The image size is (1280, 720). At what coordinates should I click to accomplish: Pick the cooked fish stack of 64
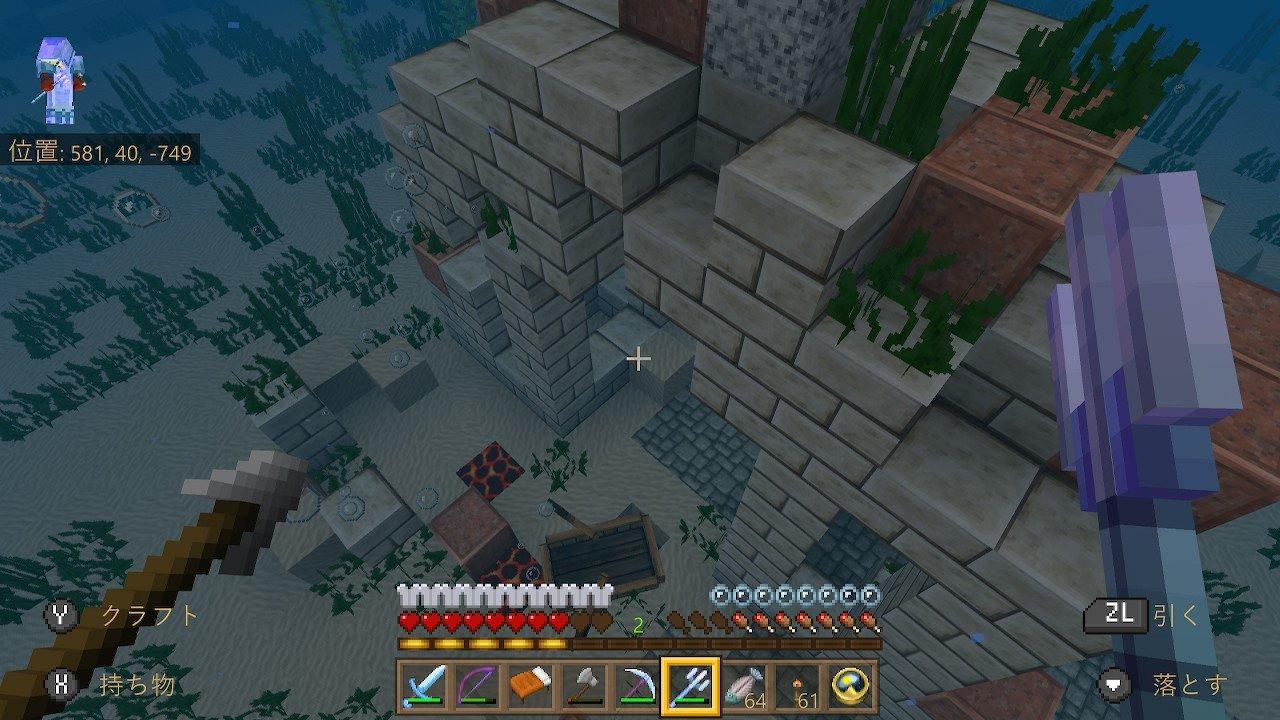(x=742, y=686)
